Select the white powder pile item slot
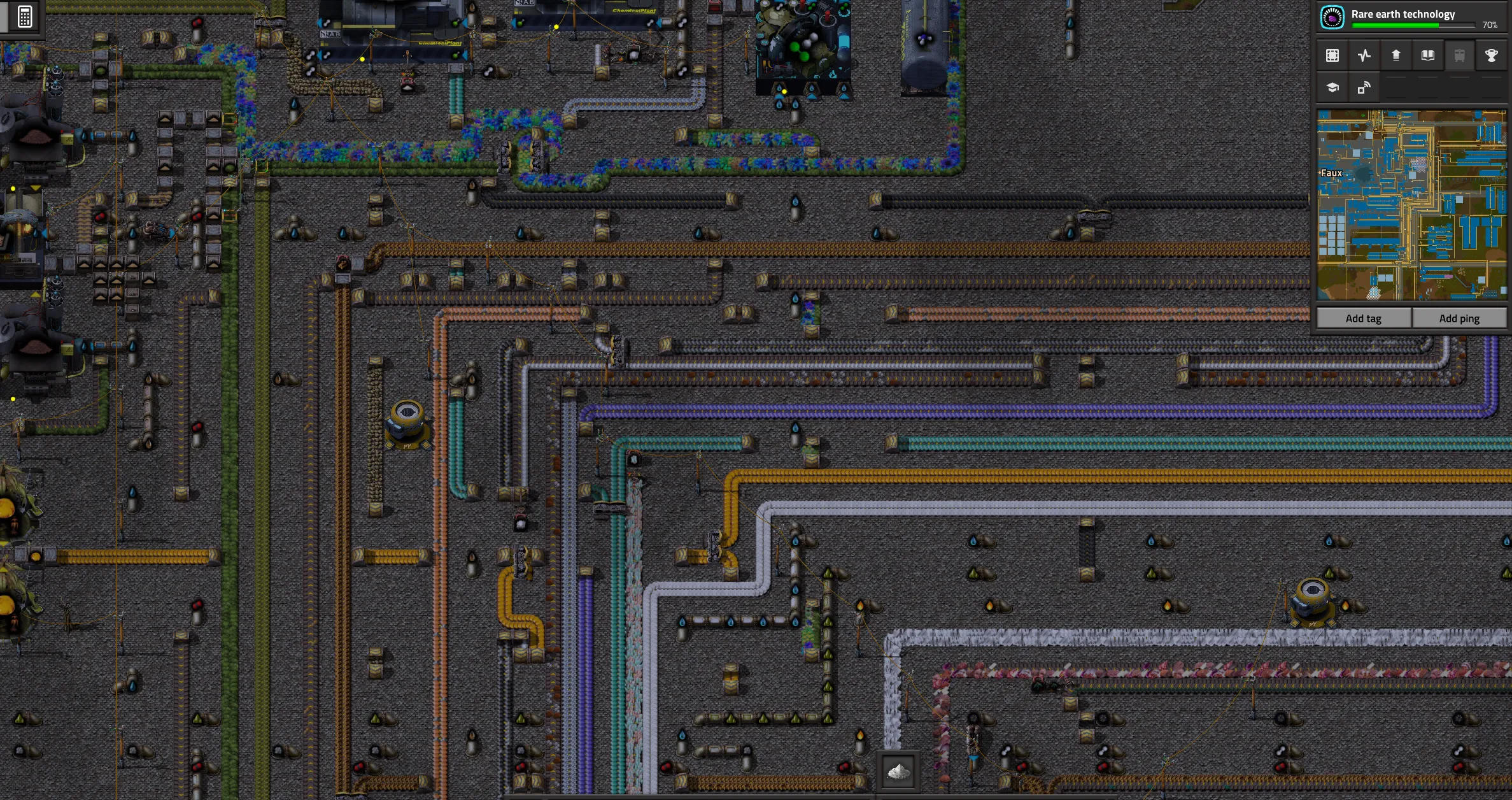This screenshot has height=800, width=1512. pos(898,772)
